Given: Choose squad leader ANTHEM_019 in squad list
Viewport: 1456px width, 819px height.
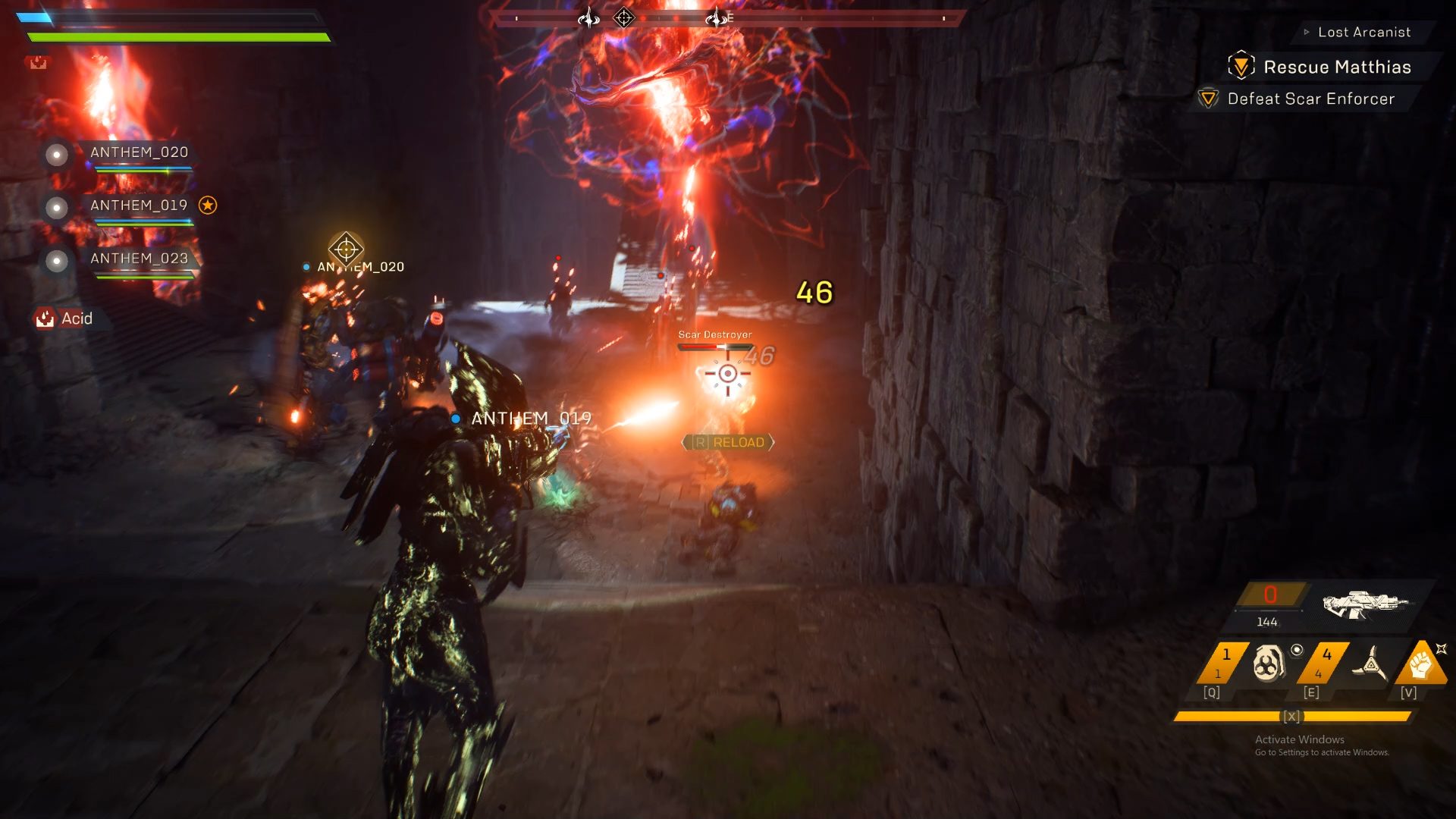Looking at the screenshot, I should (139, 206).
